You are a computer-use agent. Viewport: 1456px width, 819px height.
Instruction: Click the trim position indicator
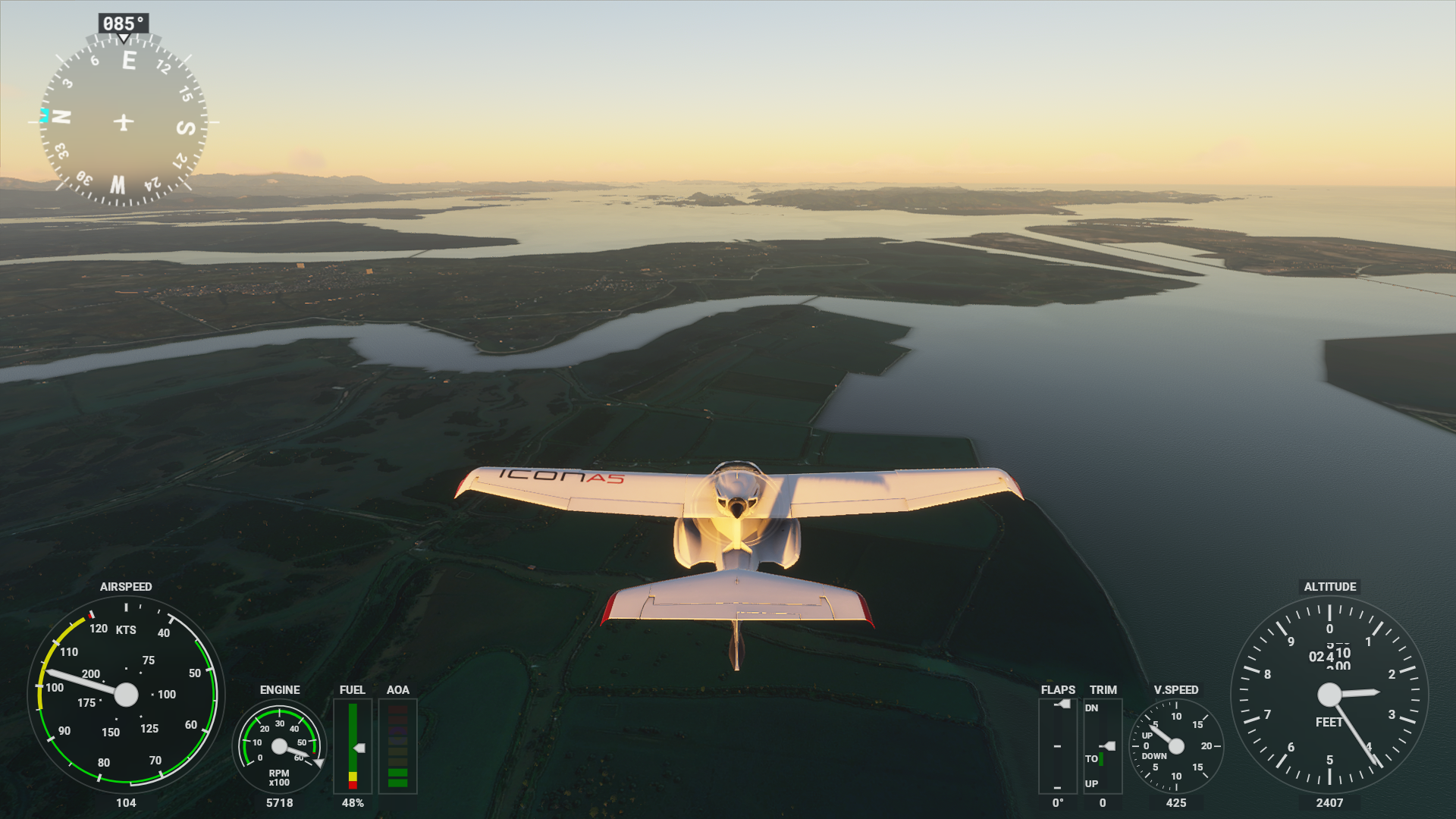1102,746
